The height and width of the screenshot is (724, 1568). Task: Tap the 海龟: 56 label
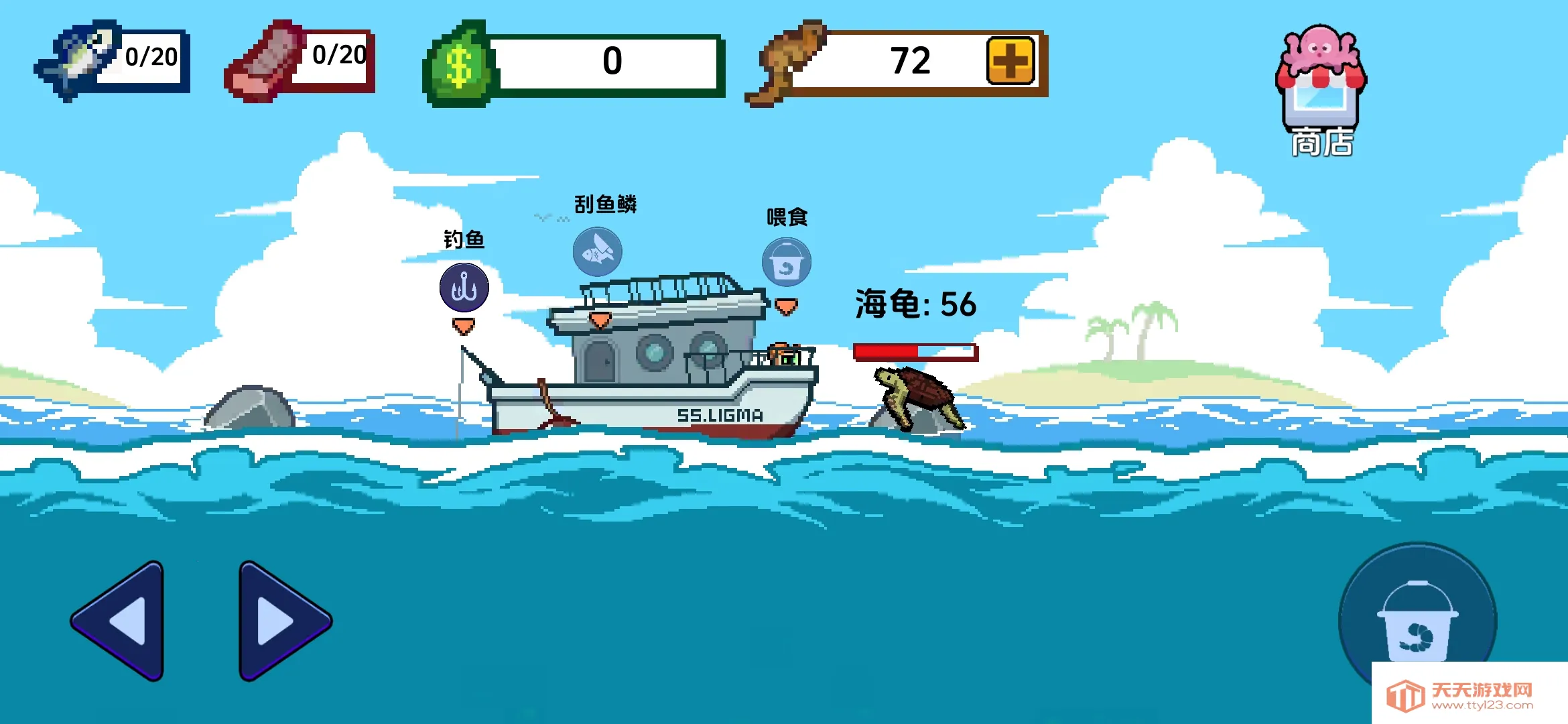[x=915, y=303]
